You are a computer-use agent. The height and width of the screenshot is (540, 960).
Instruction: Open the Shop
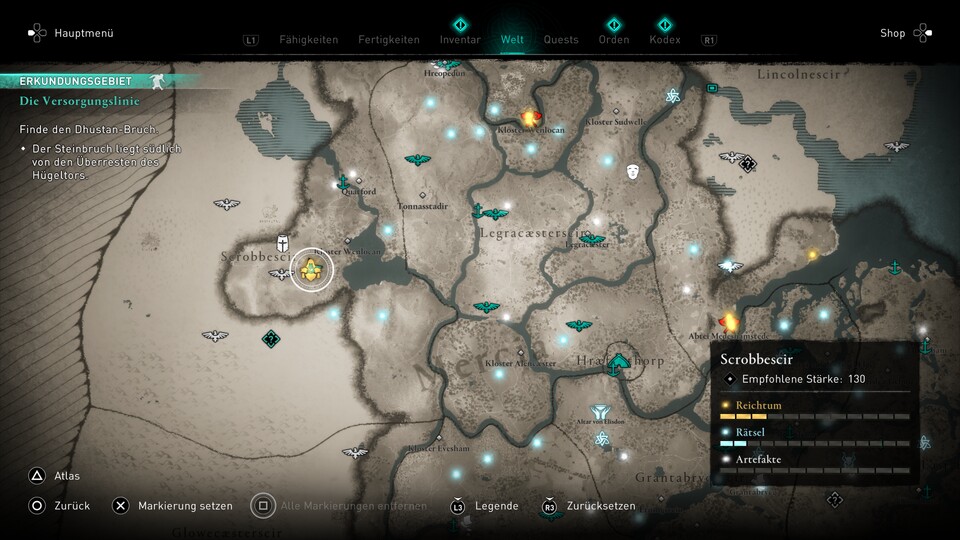(892, 33)
